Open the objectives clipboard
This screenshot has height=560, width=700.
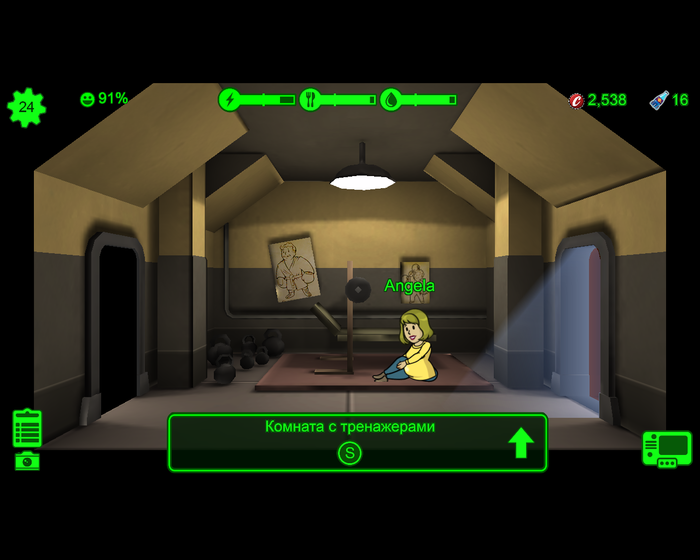click(x=27, y=428)
